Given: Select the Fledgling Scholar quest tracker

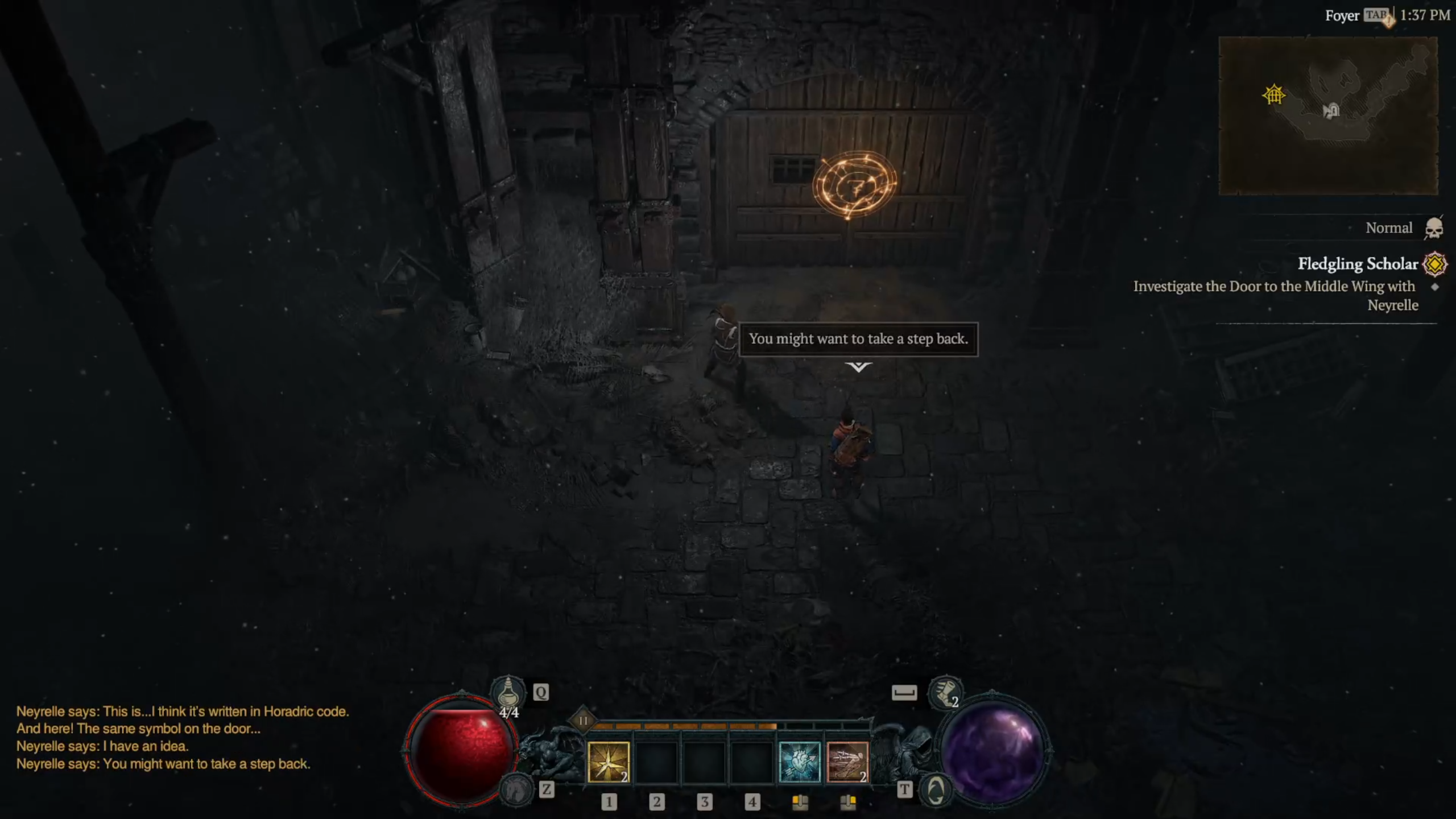Looking at the screenshot, I should click(x=1357, y=264).
